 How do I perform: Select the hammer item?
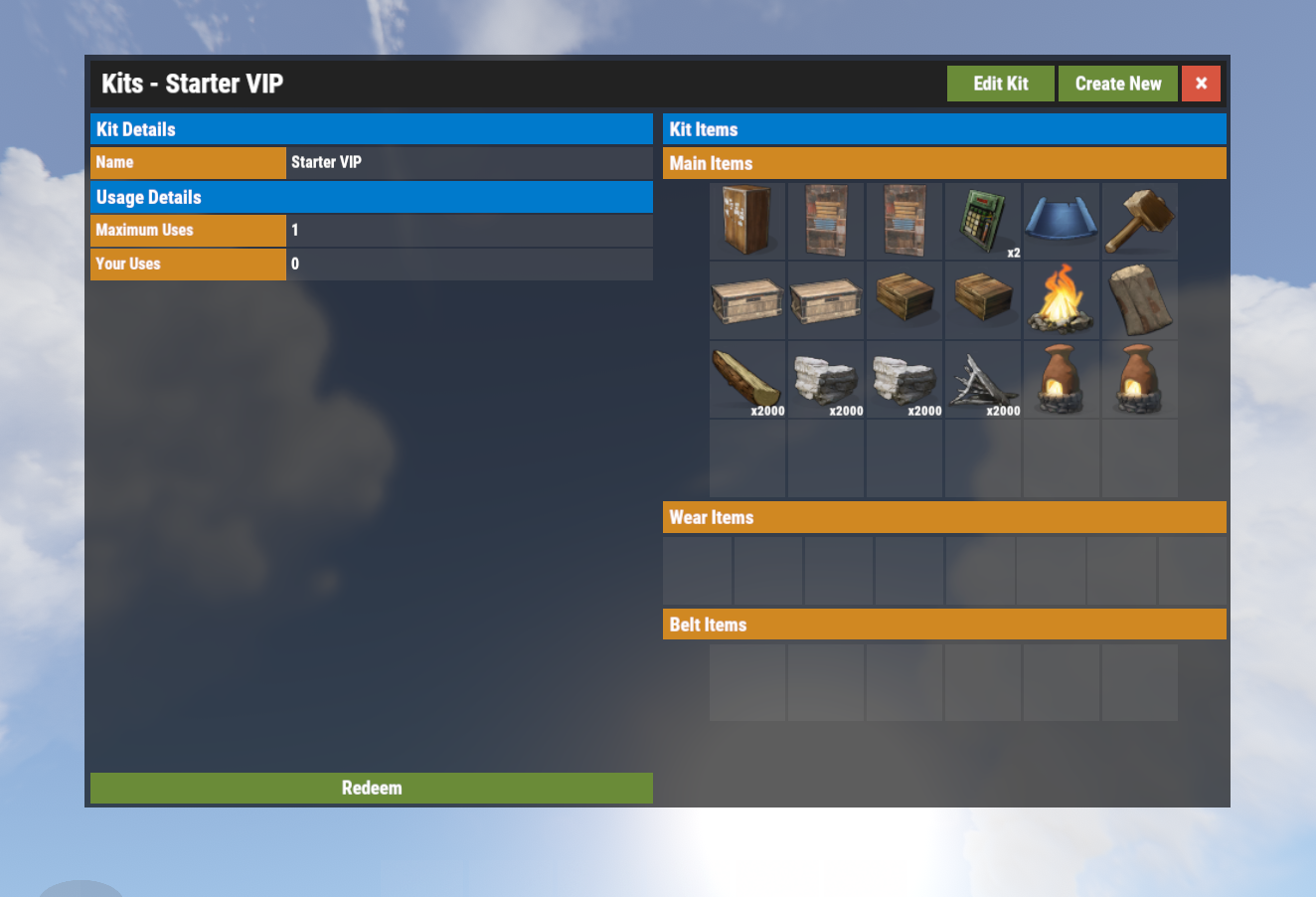[x=1139, y=220]
